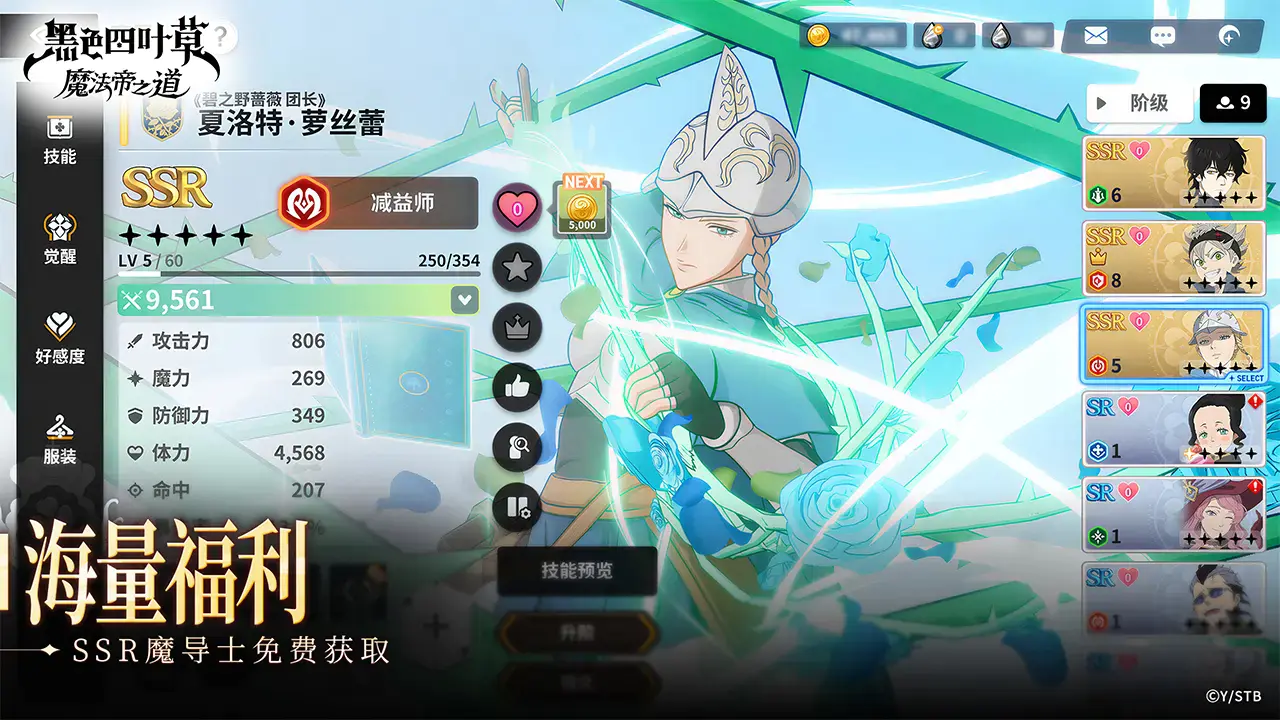Toggle the character inspect magnifier view

517,448
